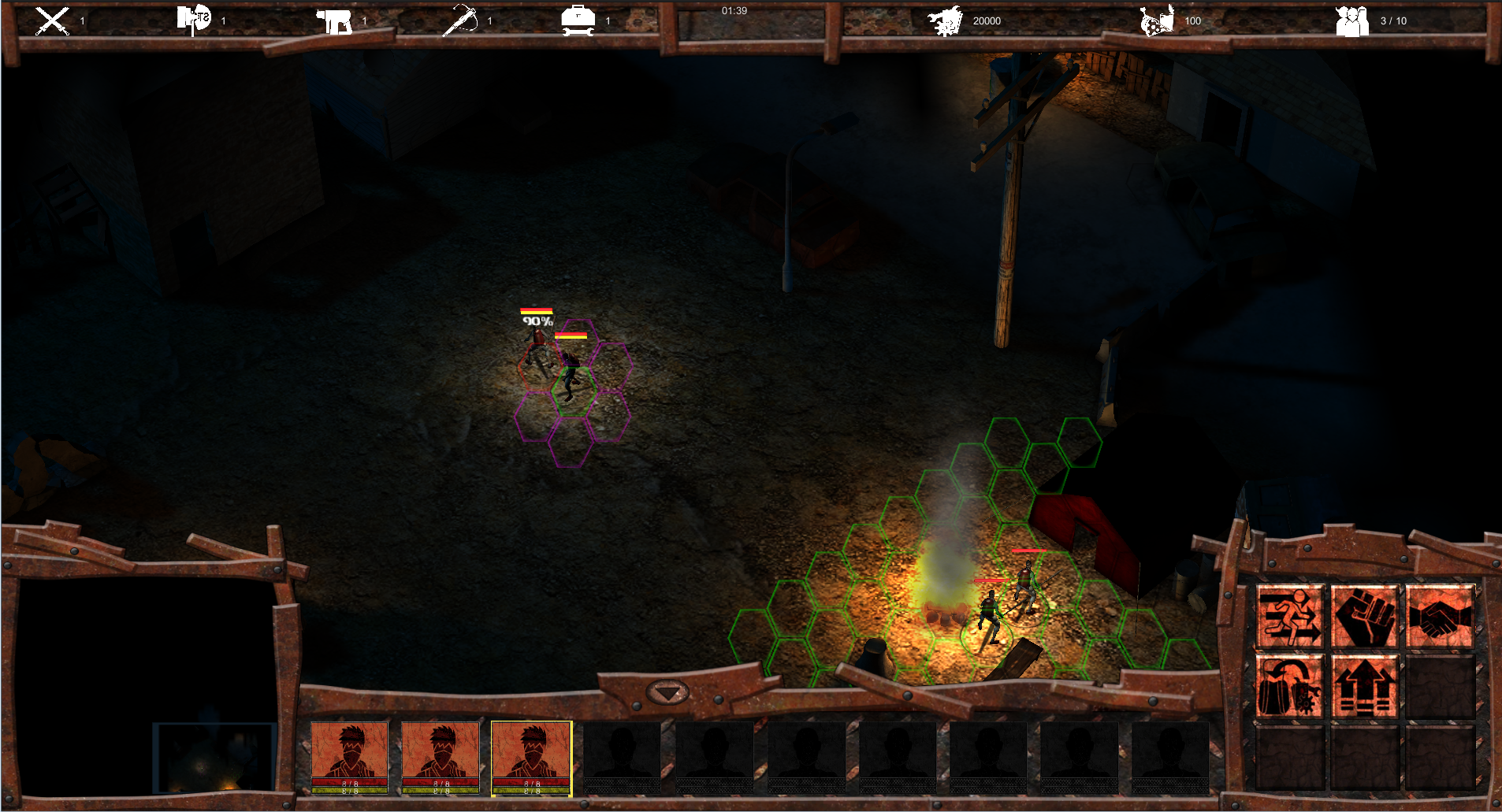
Task: Open the survivors group icon showing 3 / 10
Action: pyautogui.click(x=1352, y=21)
